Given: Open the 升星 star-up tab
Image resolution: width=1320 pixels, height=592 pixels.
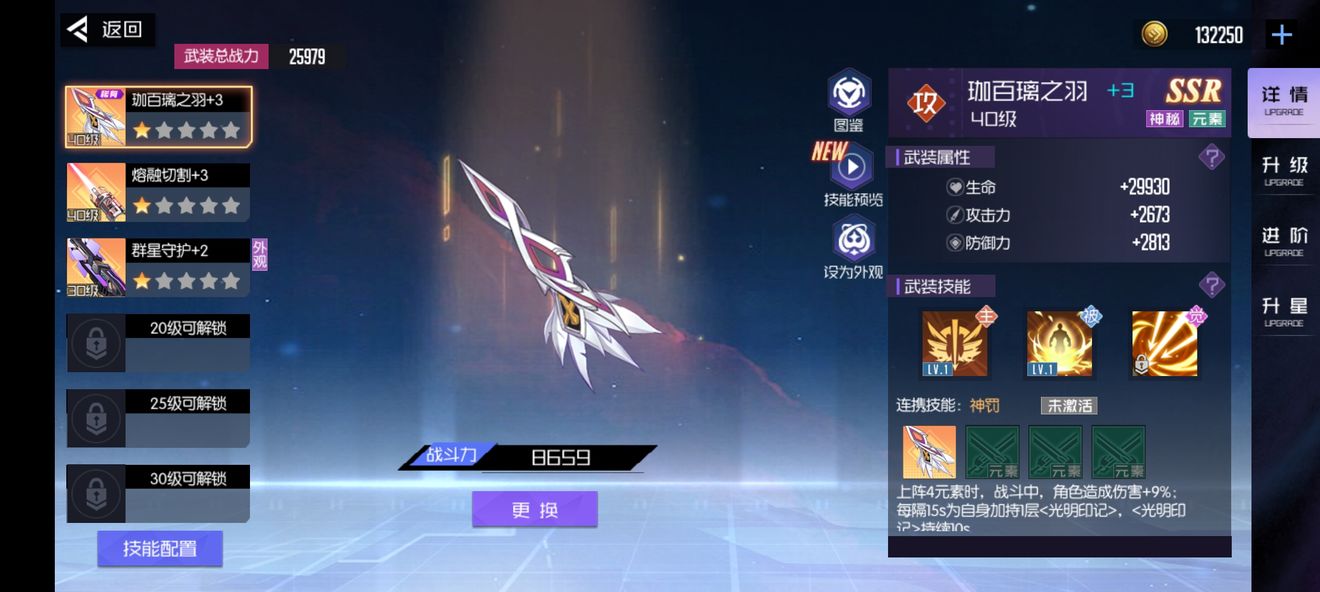Looking at the screenshot, I should [x=1284, y=312].
